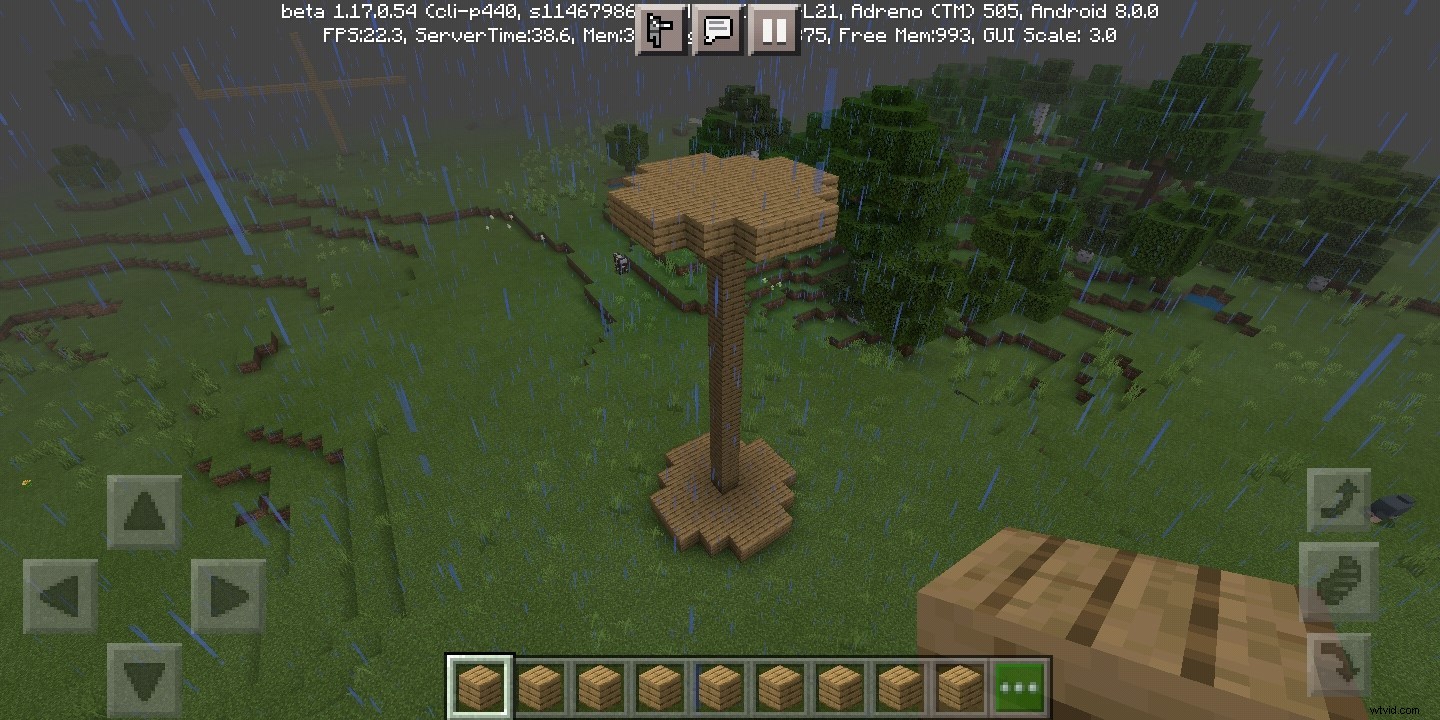
Task: Select the ninth oak planks hotbar slot
Action: pyautogui.click(x=959, y=684)
